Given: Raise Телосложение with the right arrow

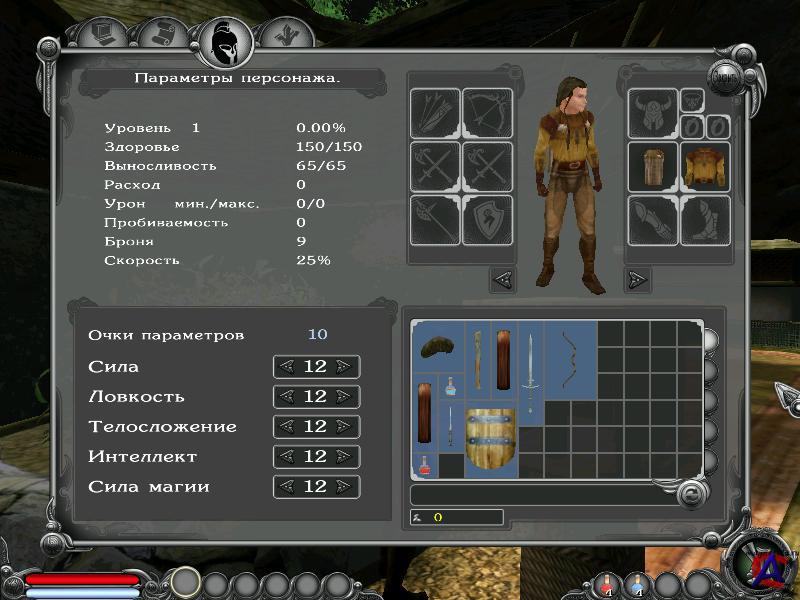Looking at the screenshot, I should tap(344, 427).
